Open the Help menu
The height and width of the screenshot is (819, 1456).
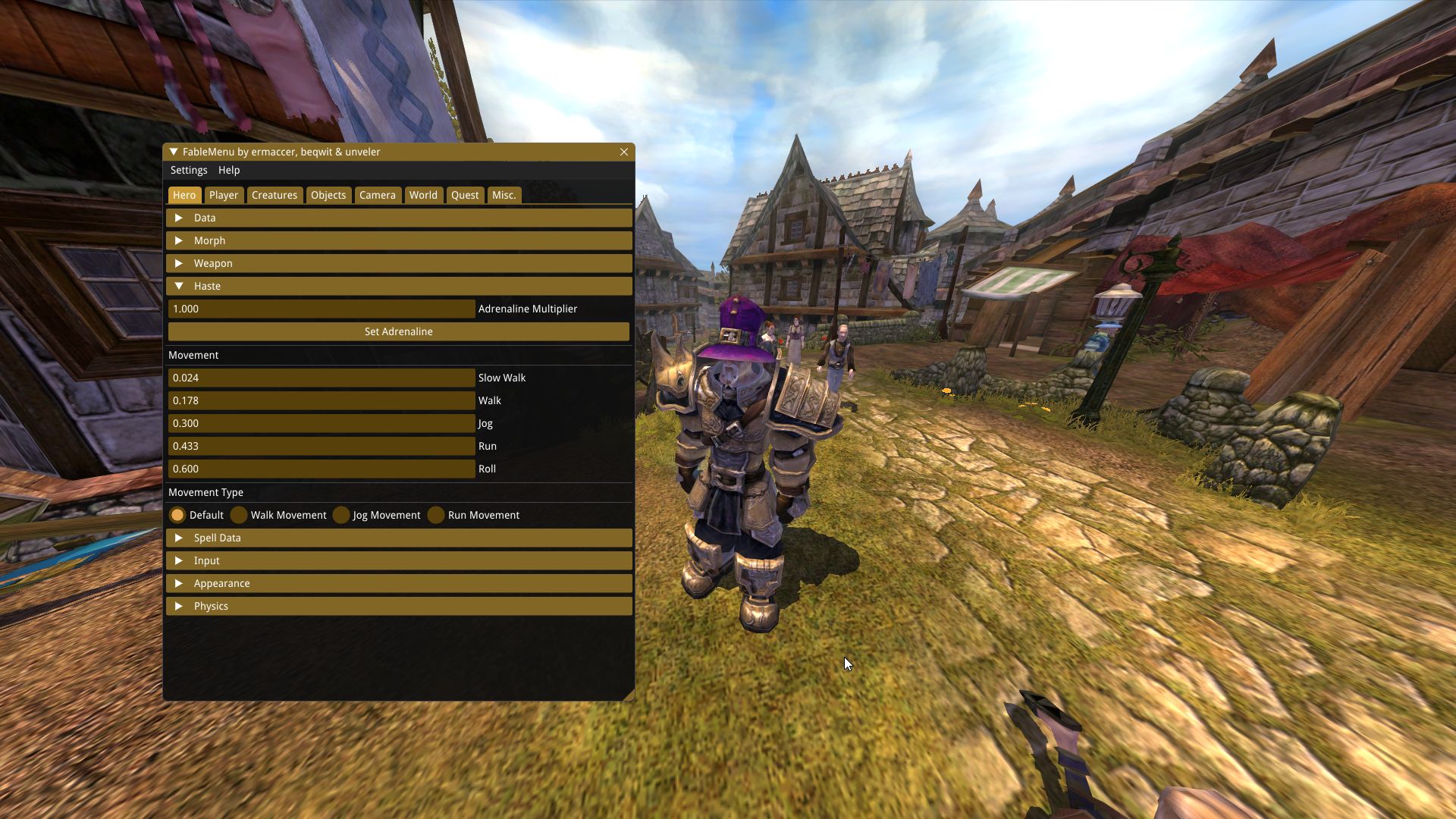(x=229, y=170)
